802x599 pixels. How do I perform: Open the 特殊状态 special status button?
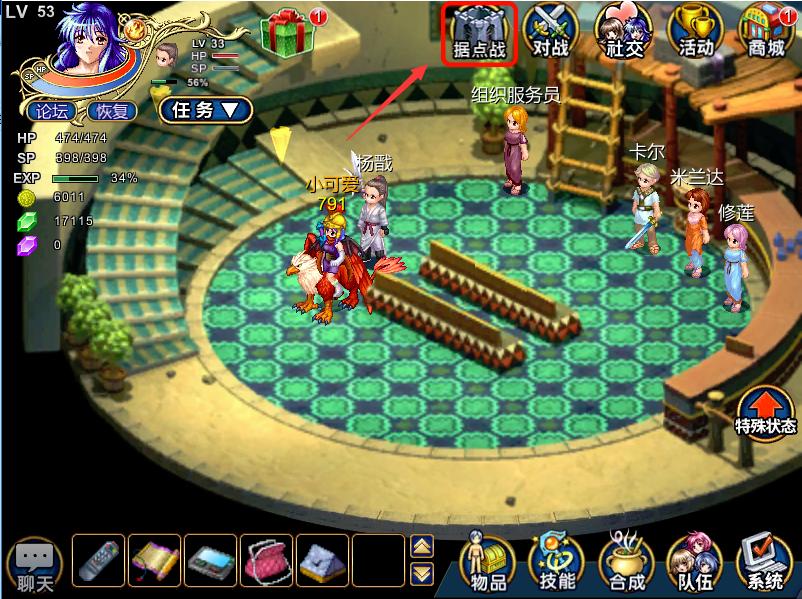766,411
